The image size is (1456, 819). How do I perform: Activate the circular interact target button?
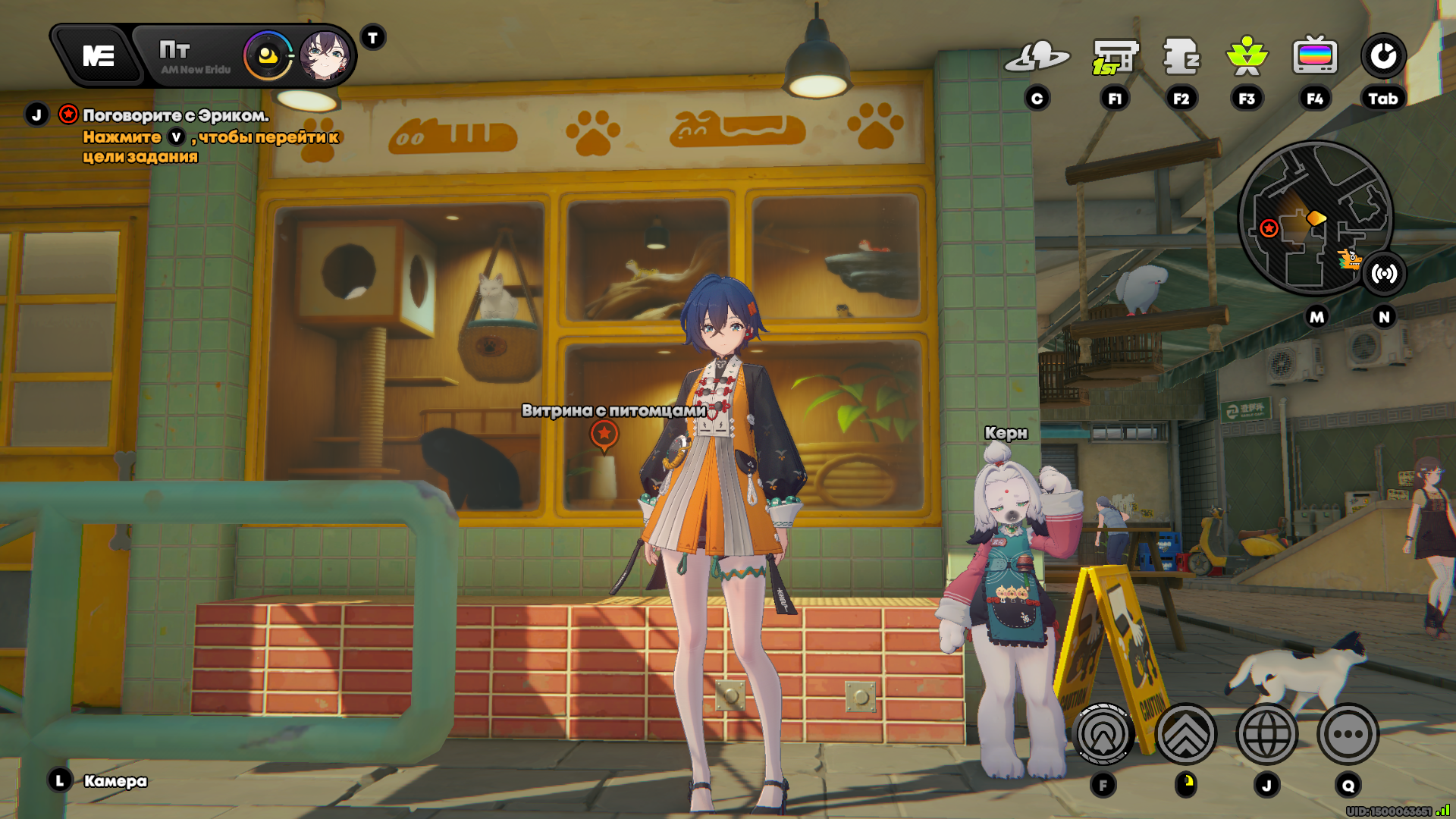tap(1103, 734)
